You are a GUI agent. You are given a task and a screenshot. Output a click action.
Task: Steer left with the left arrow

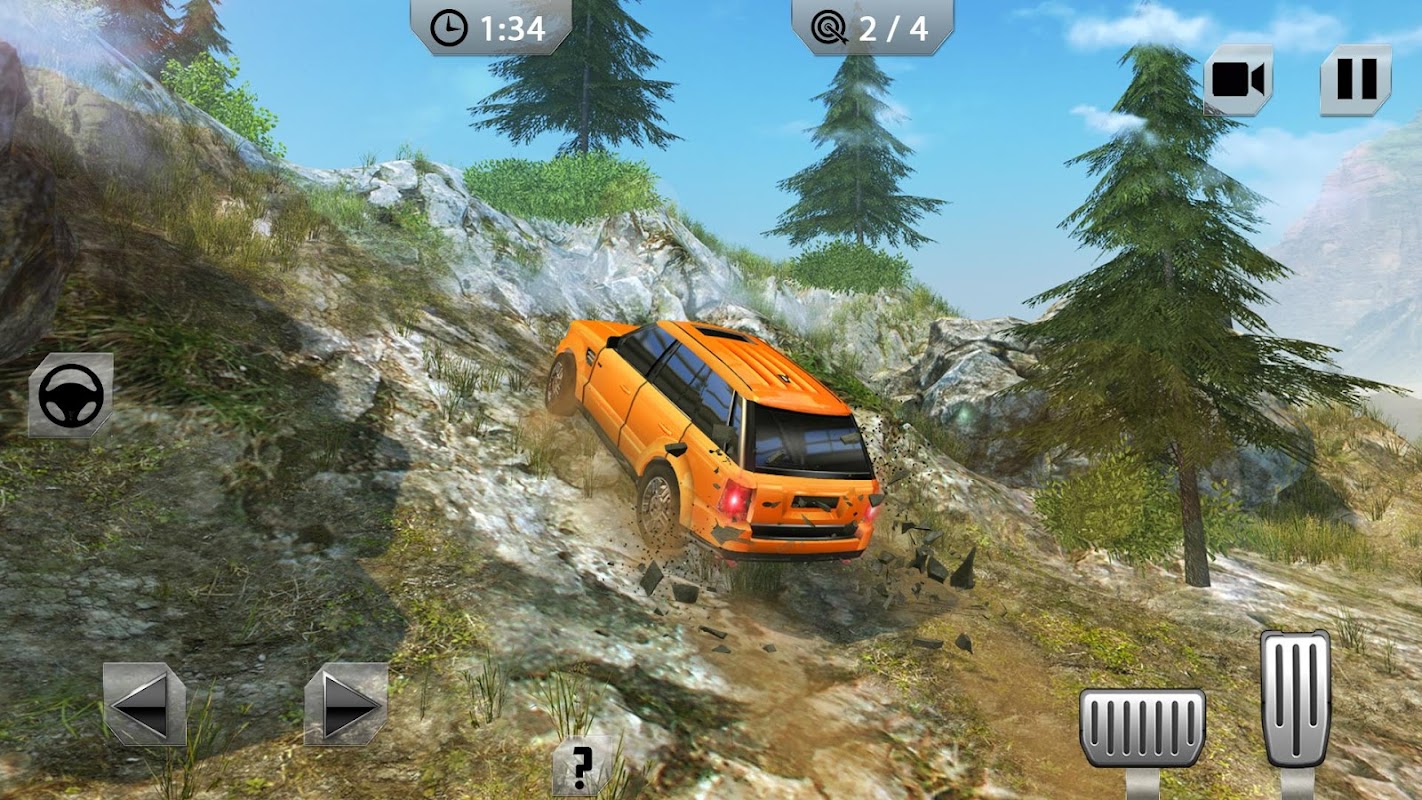pos(144,704)
